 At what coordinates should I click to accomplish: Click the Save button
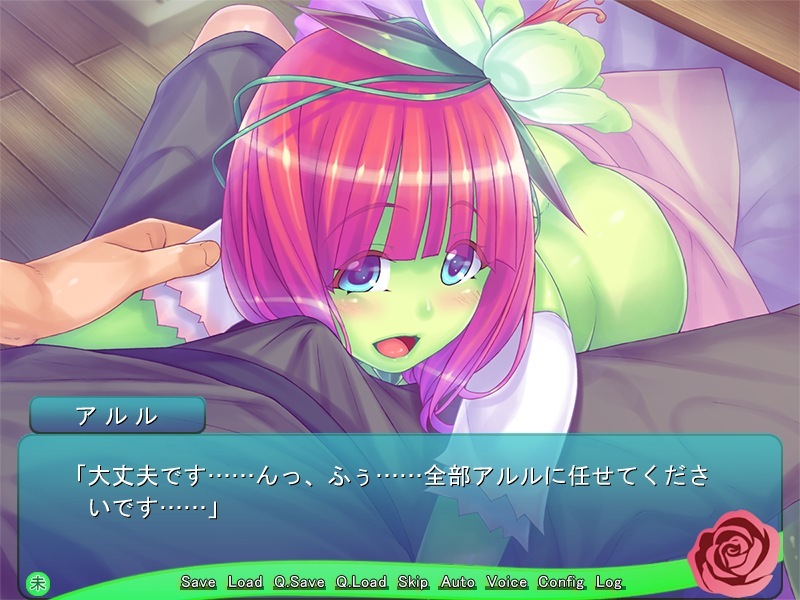click(x=198, y=582)
